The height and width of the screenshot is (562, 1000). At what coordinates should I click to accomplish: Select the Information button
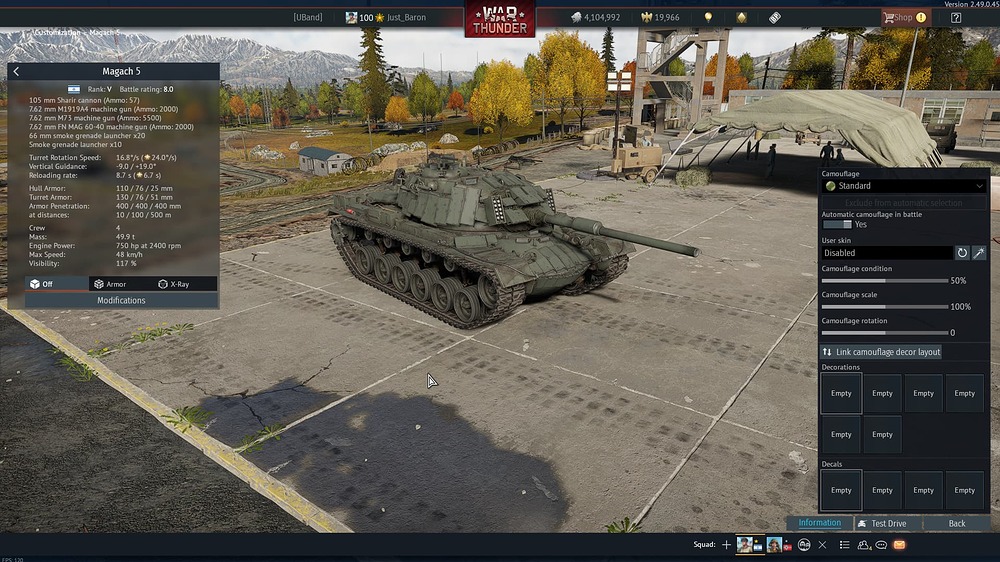820,523
